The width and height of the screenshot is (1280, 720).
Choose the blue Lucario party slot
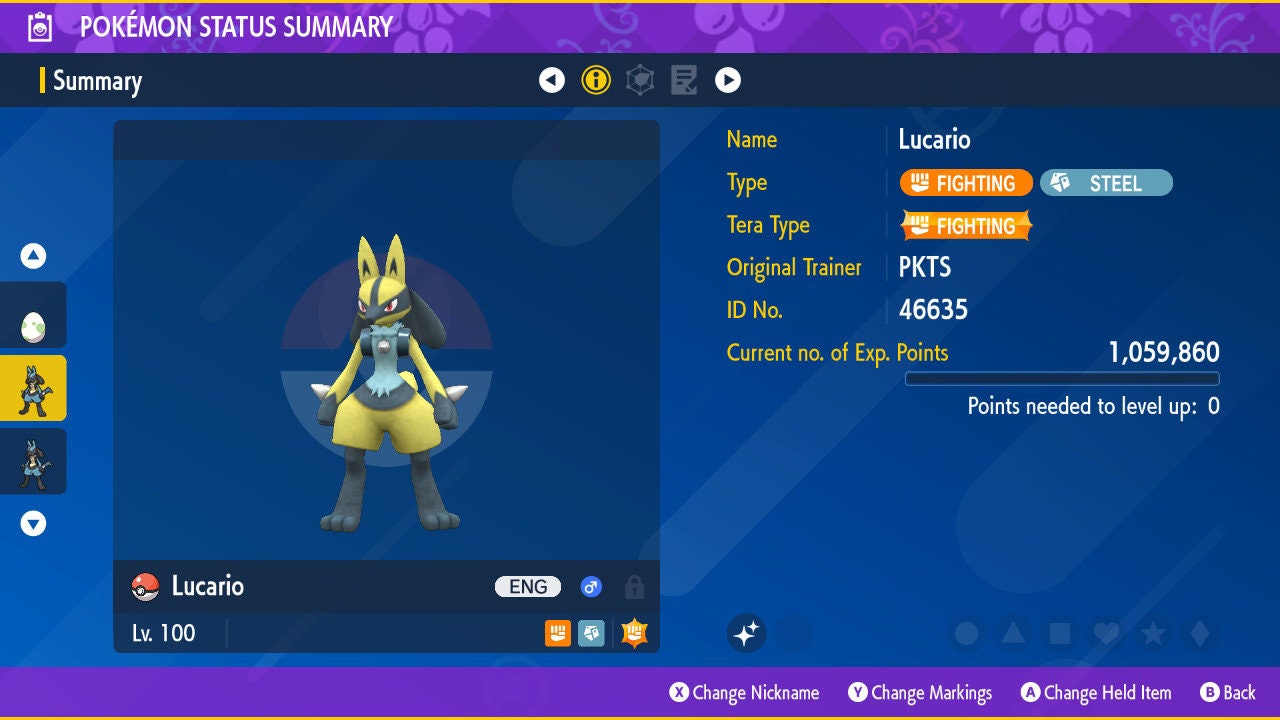coord(33,461)
